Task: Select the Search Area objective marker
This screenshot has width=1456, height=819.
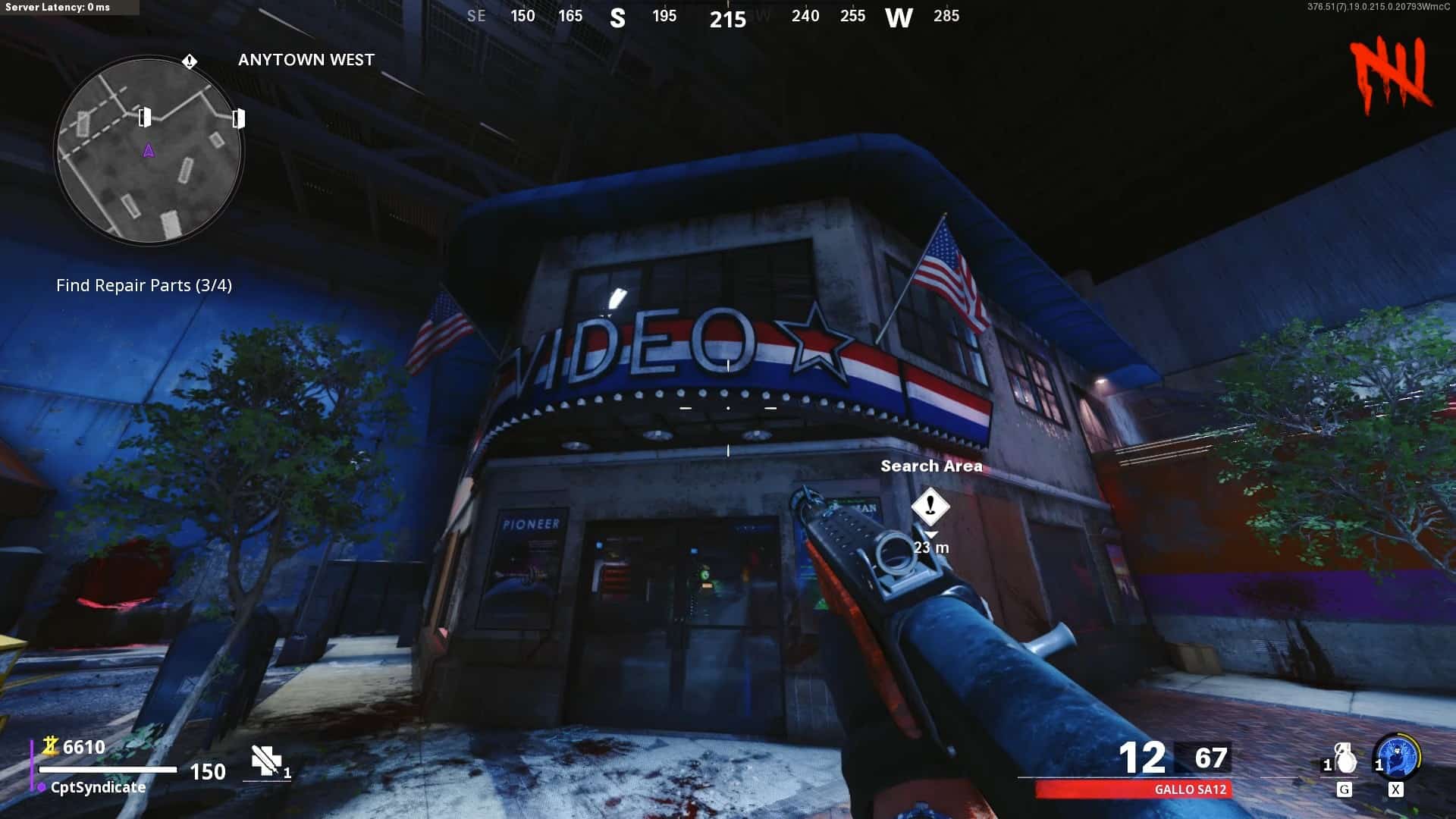Action: pos(930,507)
